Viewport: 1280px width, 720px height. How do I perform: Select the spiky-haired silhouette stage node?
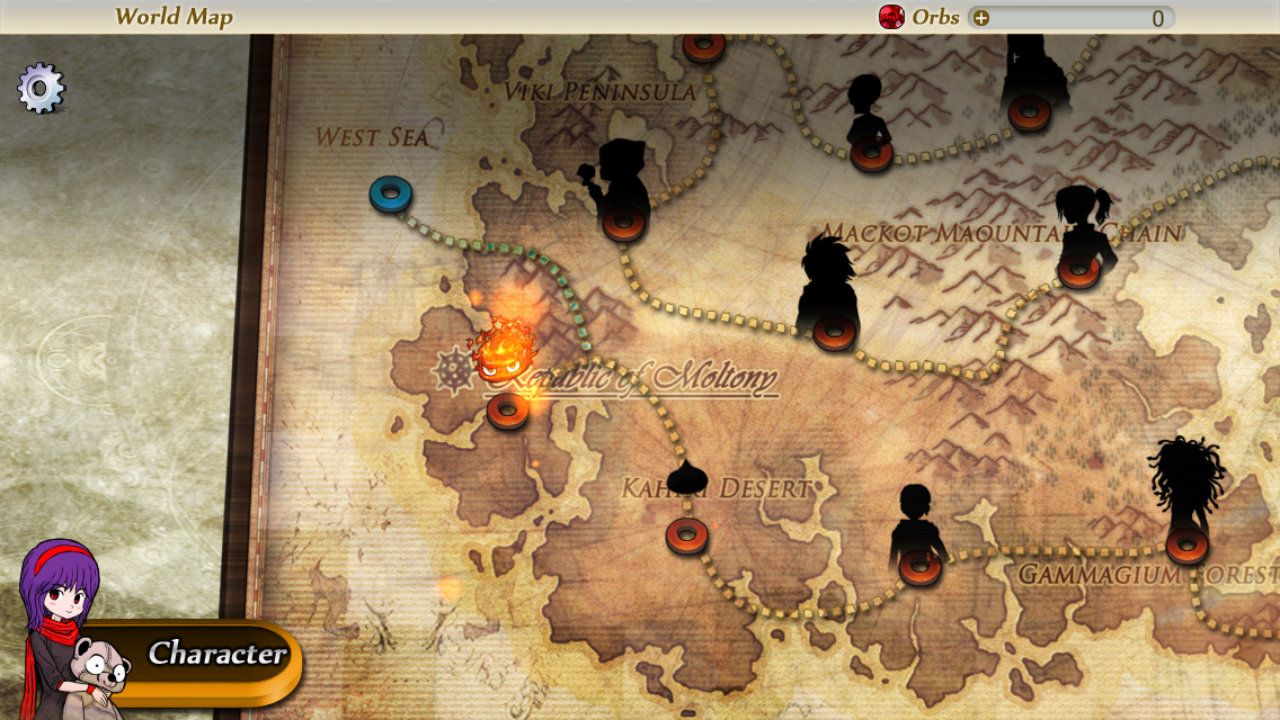click(834, 329)
